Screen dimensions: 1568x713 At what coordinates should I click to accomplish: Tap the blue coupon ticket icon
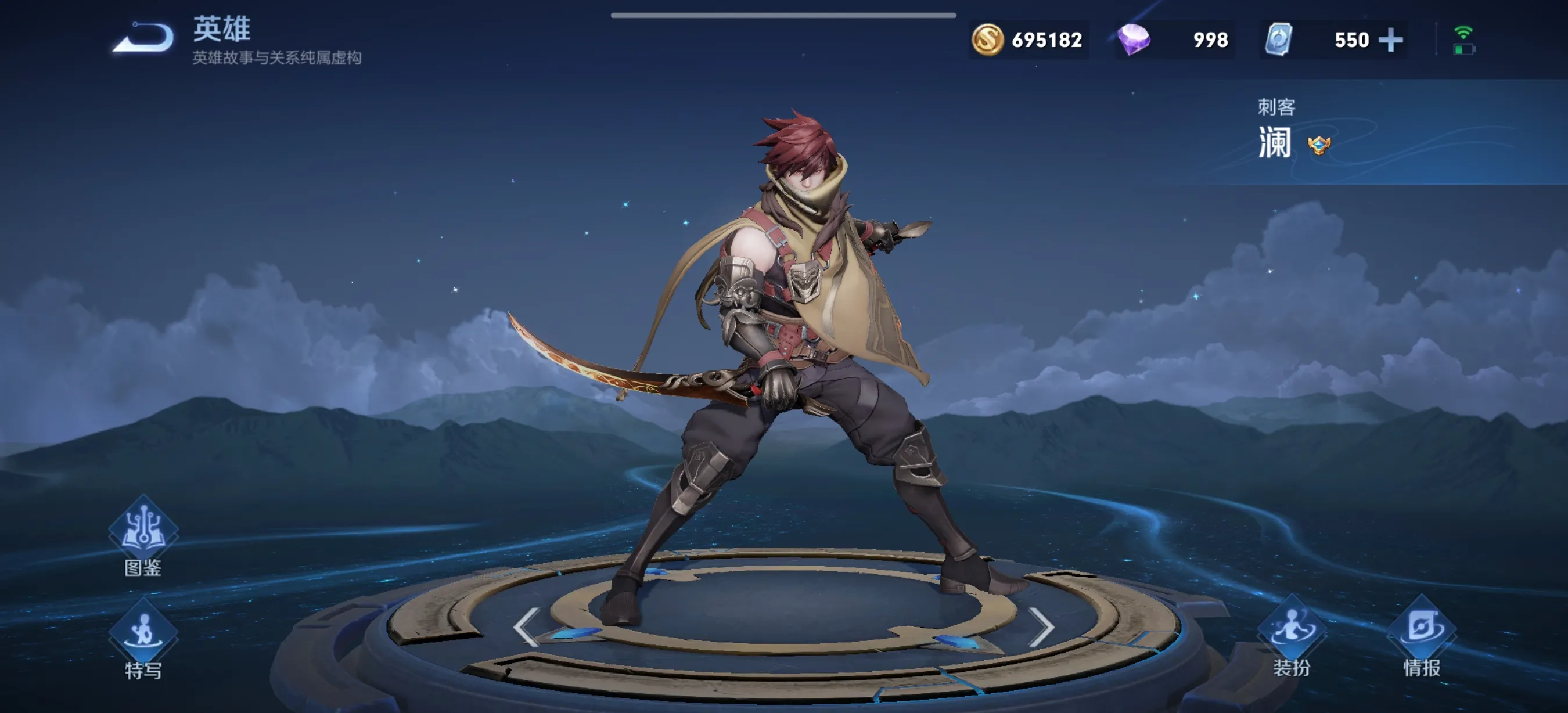click(1278, 40)
